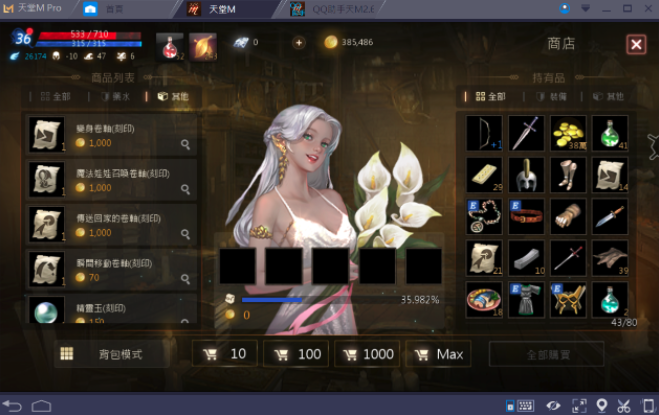Choose the 1000 quantity cart button
Image resolution: width=659 pixels, height=415 pixels.
click(367, 354)
